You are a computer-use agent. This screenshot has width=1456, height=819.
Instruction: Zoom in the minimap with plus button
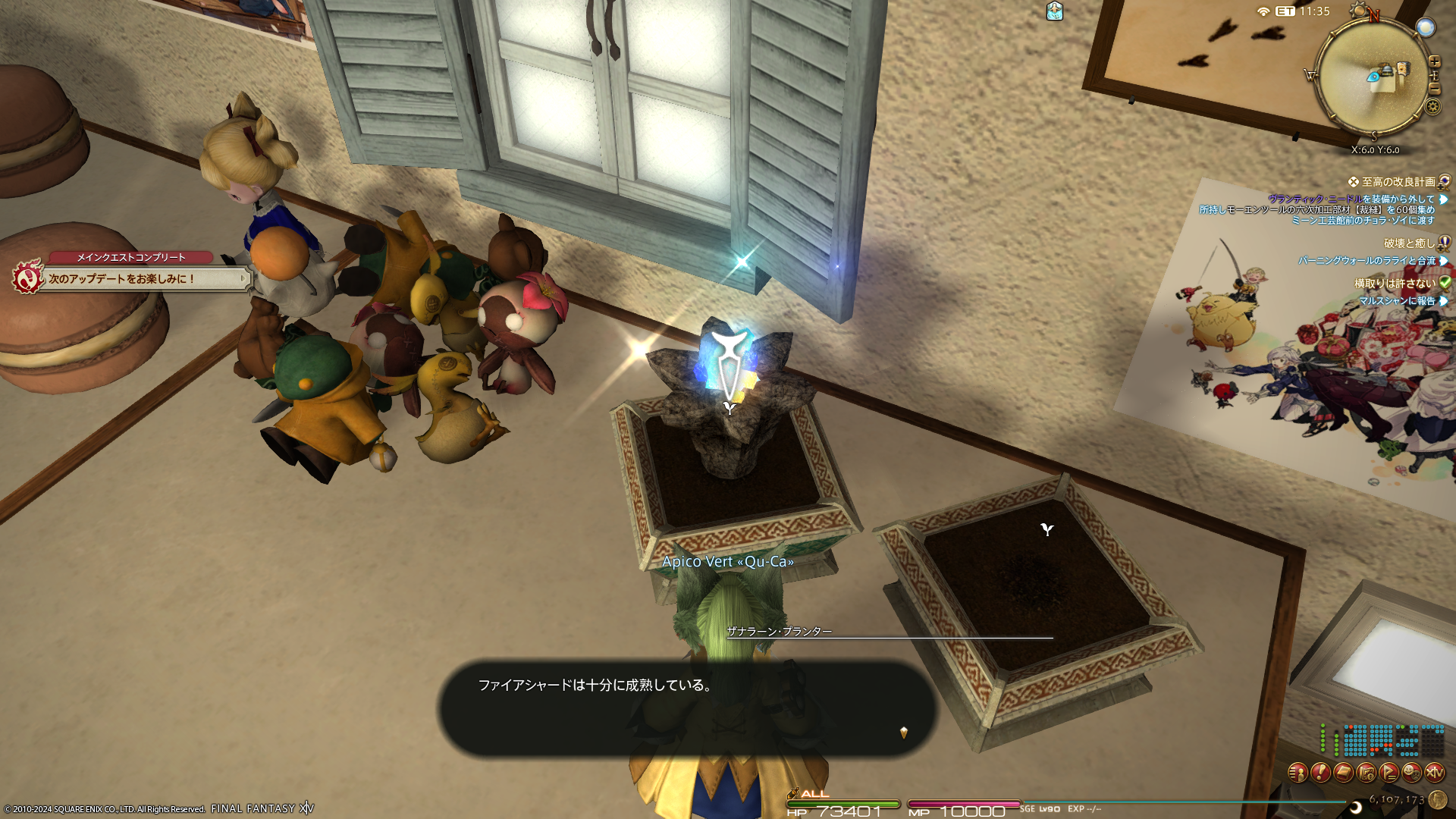click(1434, 61)
